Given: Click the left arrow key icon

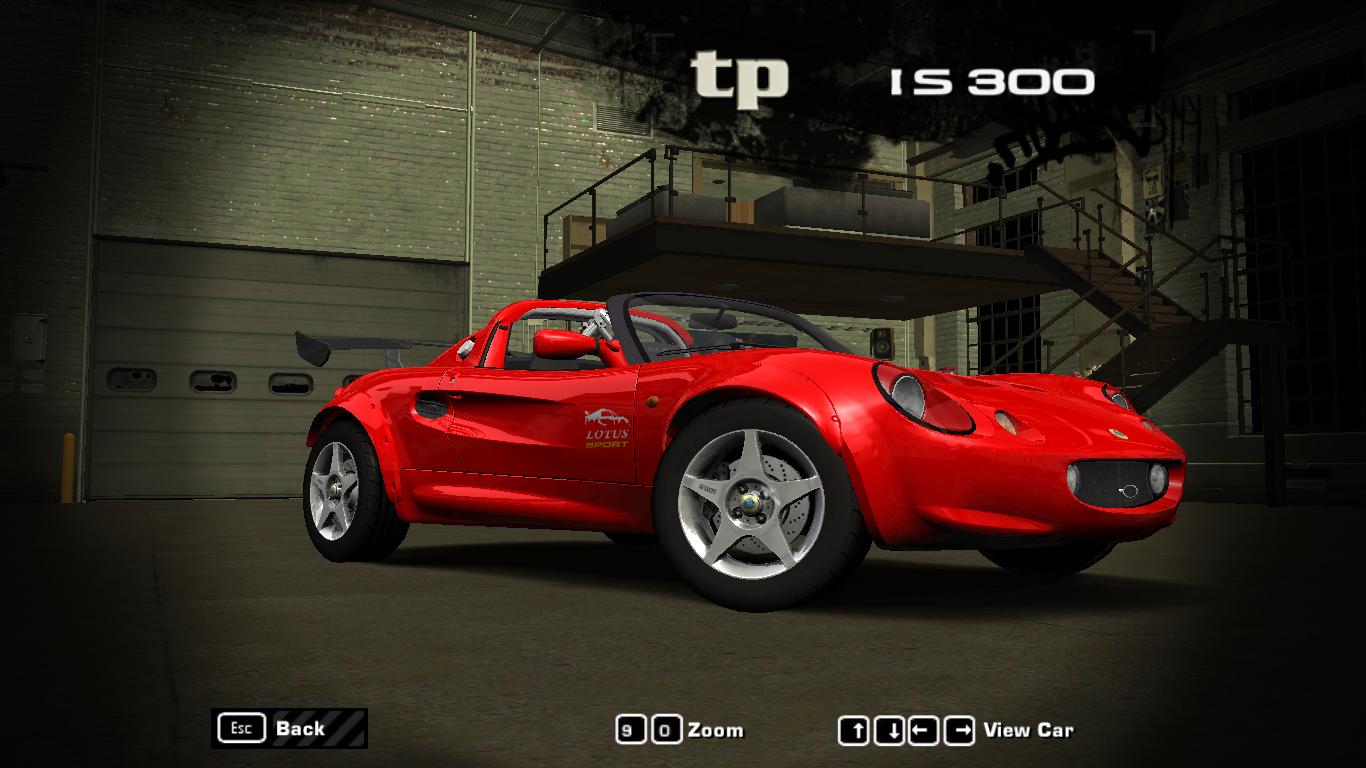Looking at the screenshot, I should click(x=922, y=730).
